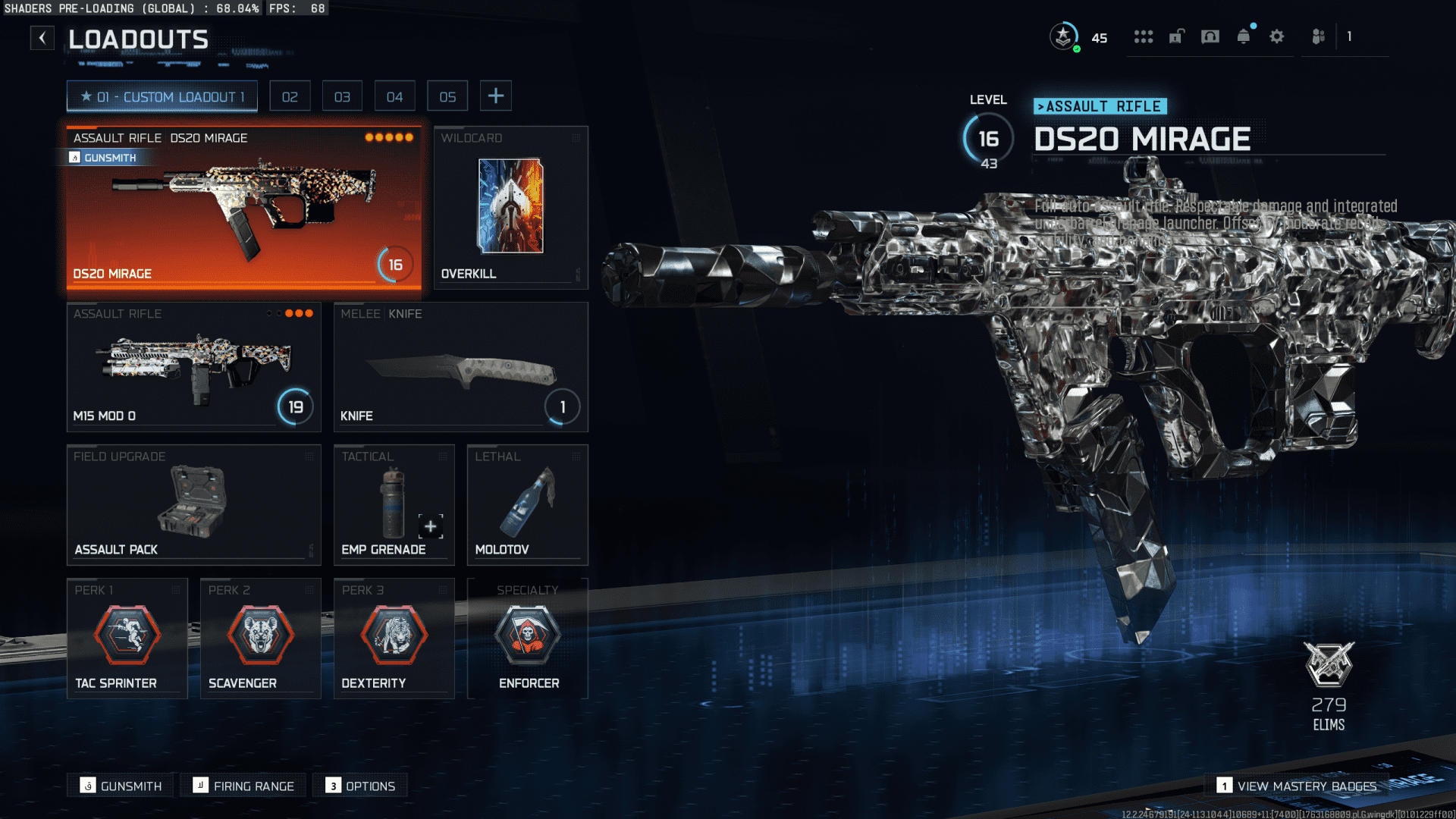Screen dimensions: 1456x819
Task: Change the Molotov lethal slot
Action: tap(527, 504)
